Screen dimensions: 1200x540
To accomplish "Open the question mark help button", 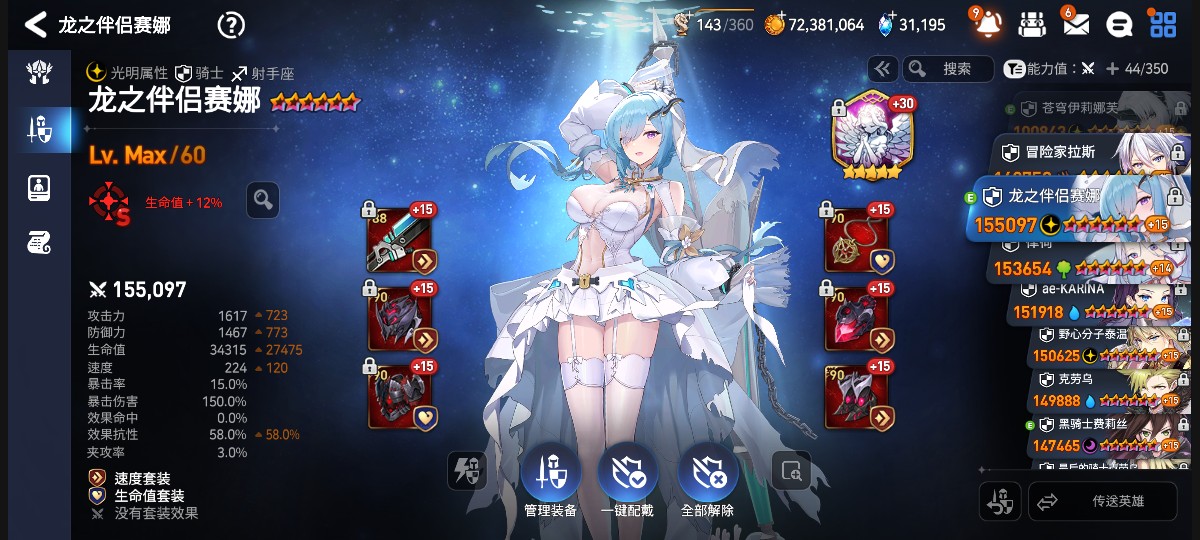I will pyautogui.click(x=231, y=25).
